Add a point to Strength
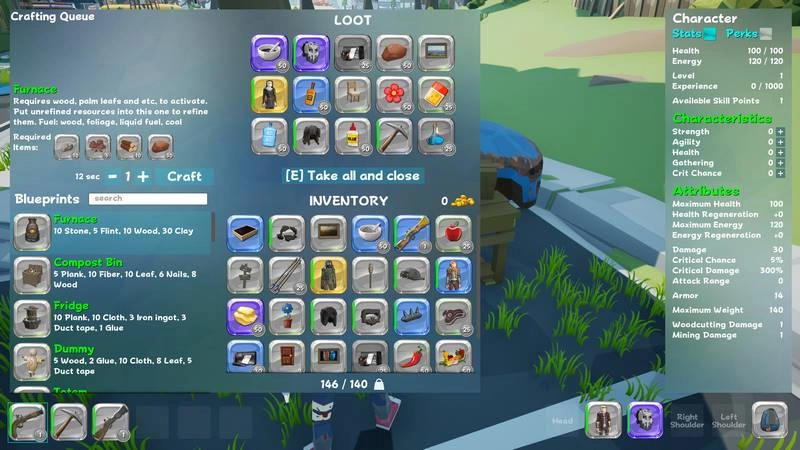 point(780,132)
